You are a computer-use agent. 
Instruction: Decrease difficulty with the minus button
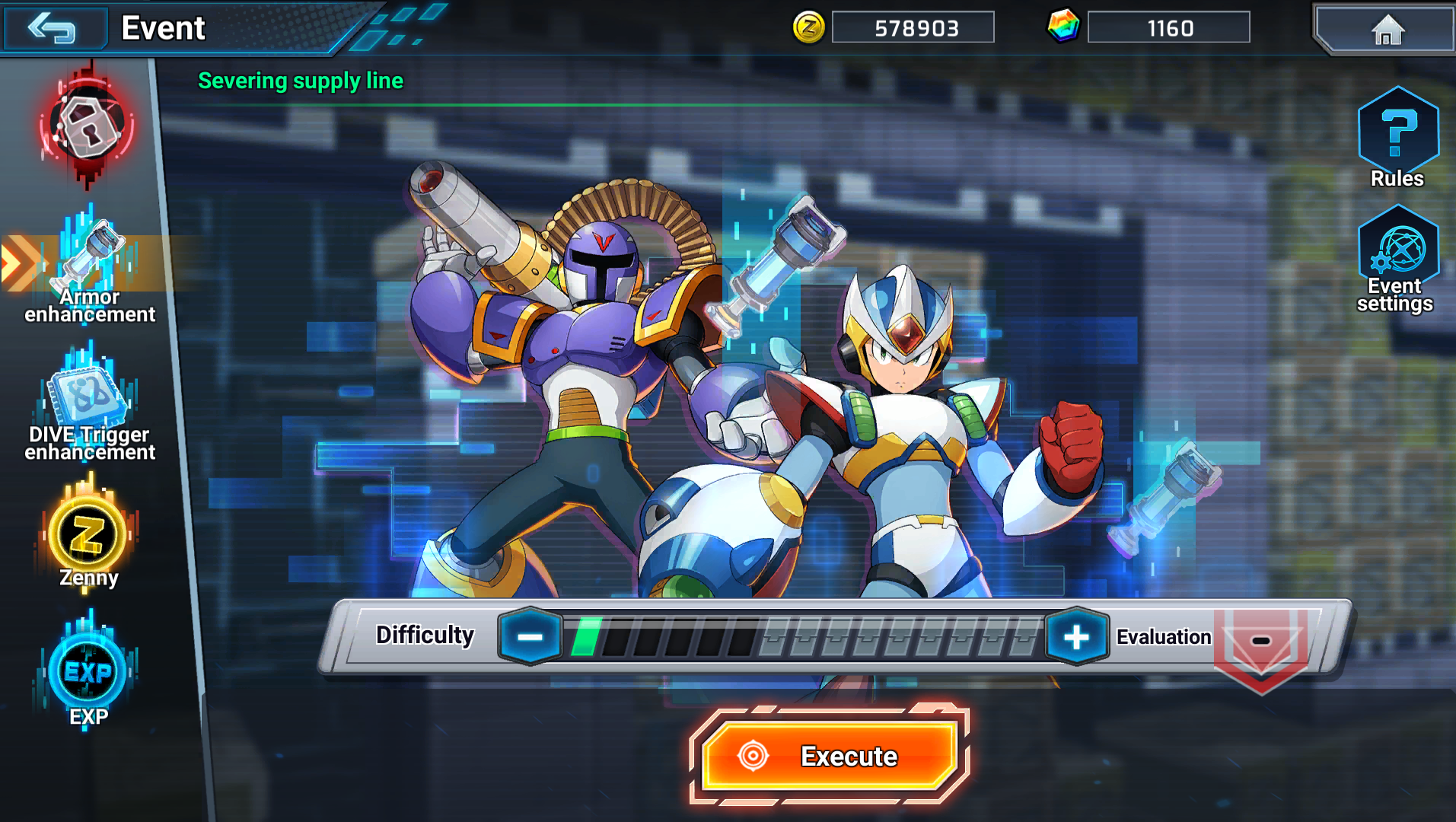tap(530, 637)
